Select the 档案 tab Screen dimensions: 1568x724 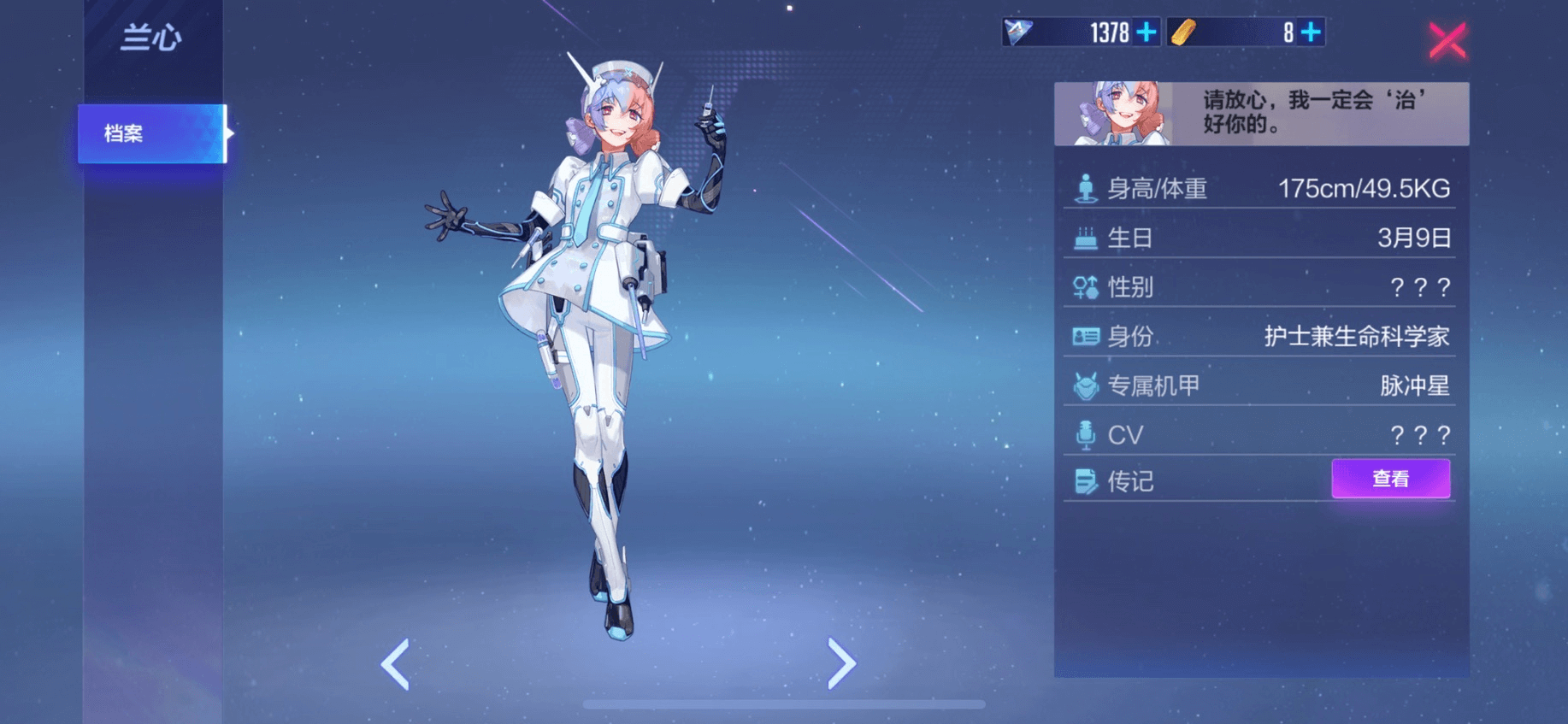pyautogui.click(x=152, y=133)
